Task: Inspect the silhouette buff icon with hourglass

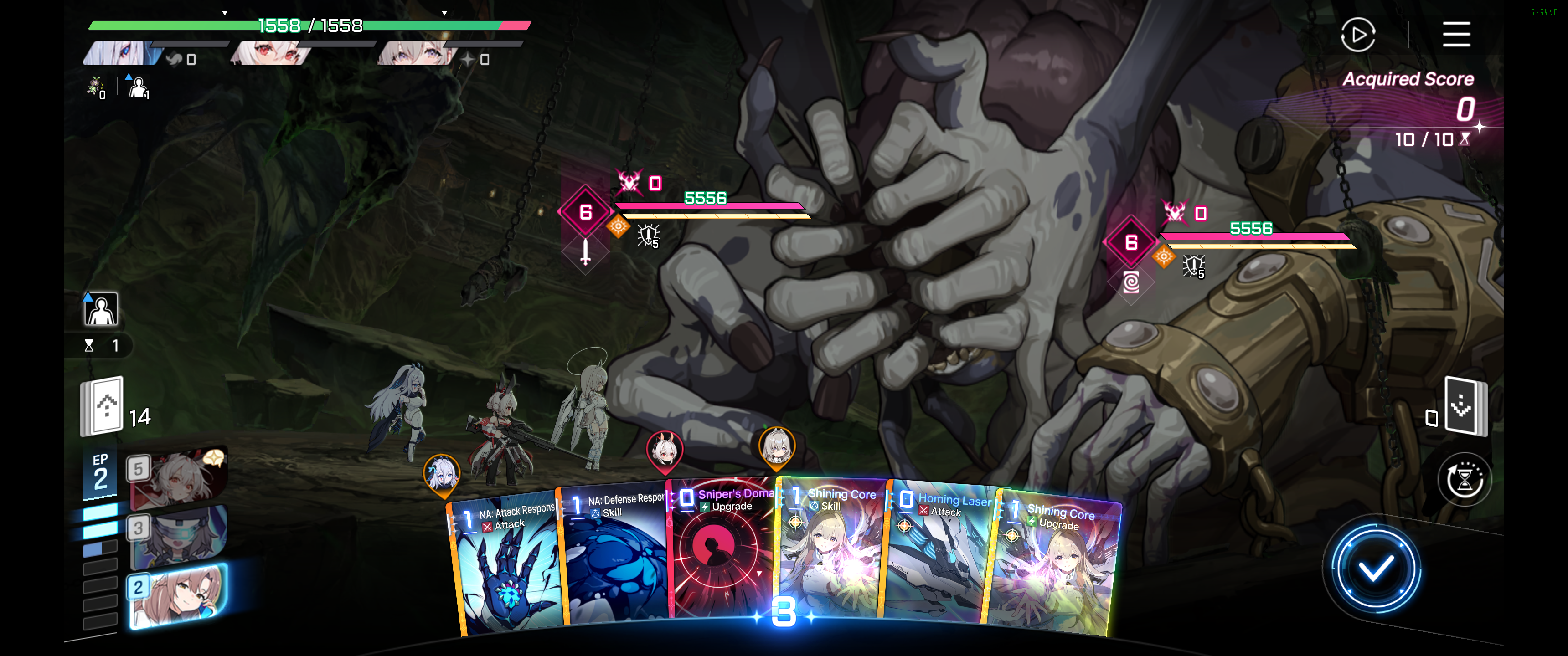Action: point(100,310)
